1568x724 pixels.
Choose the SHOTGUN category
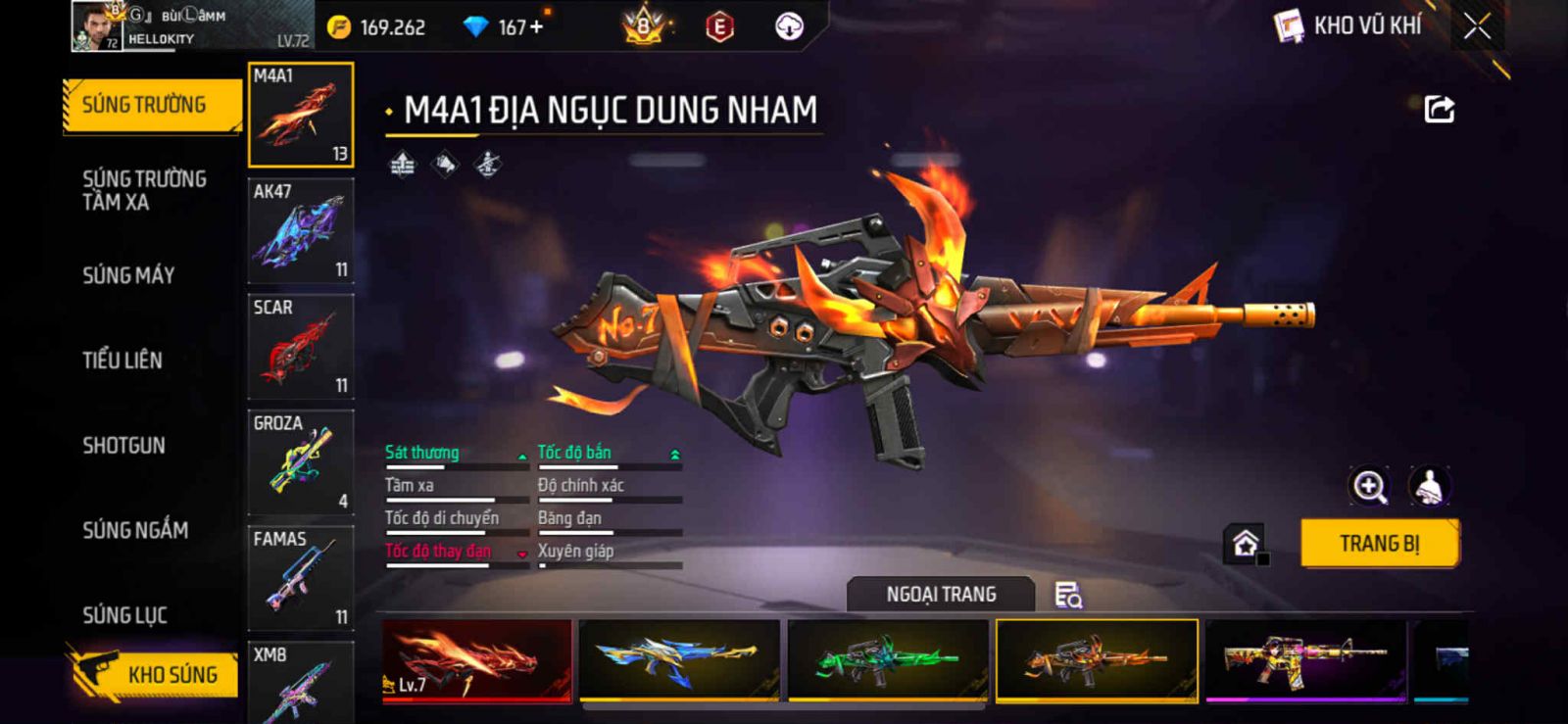[123, 446]
